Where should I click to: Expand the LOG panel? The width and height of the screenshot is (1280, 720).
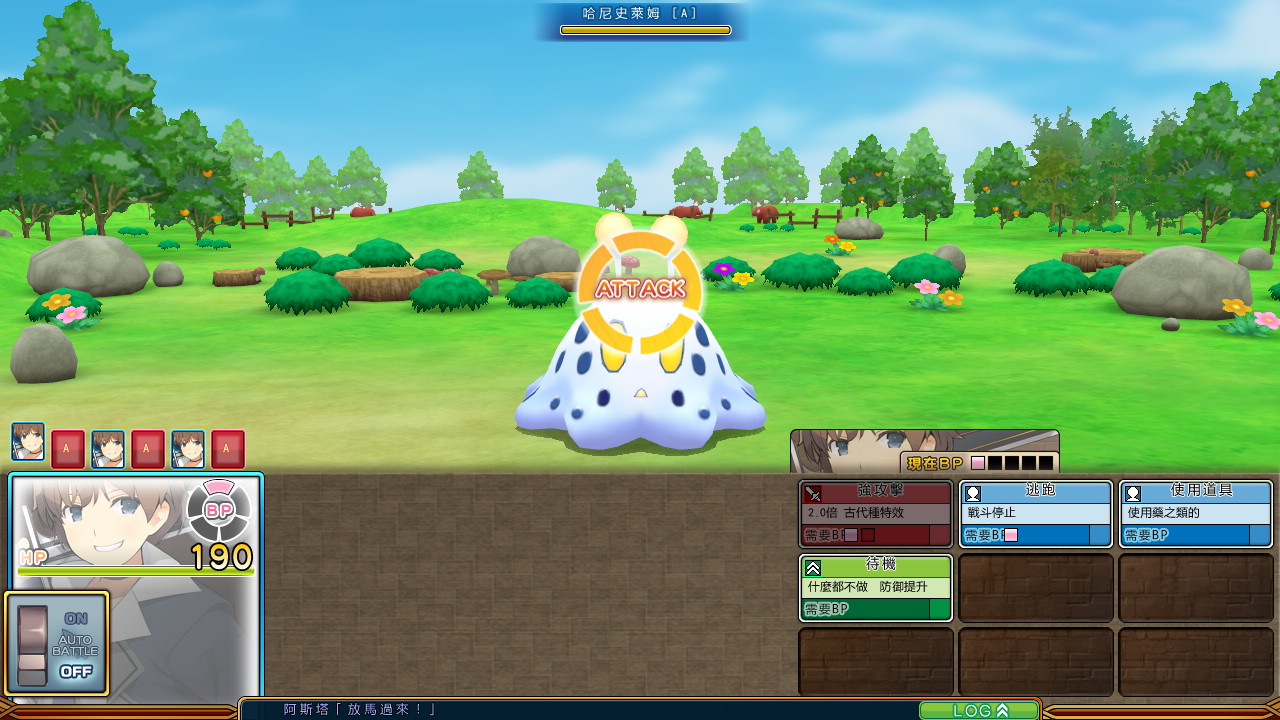[x=979, y=710]
